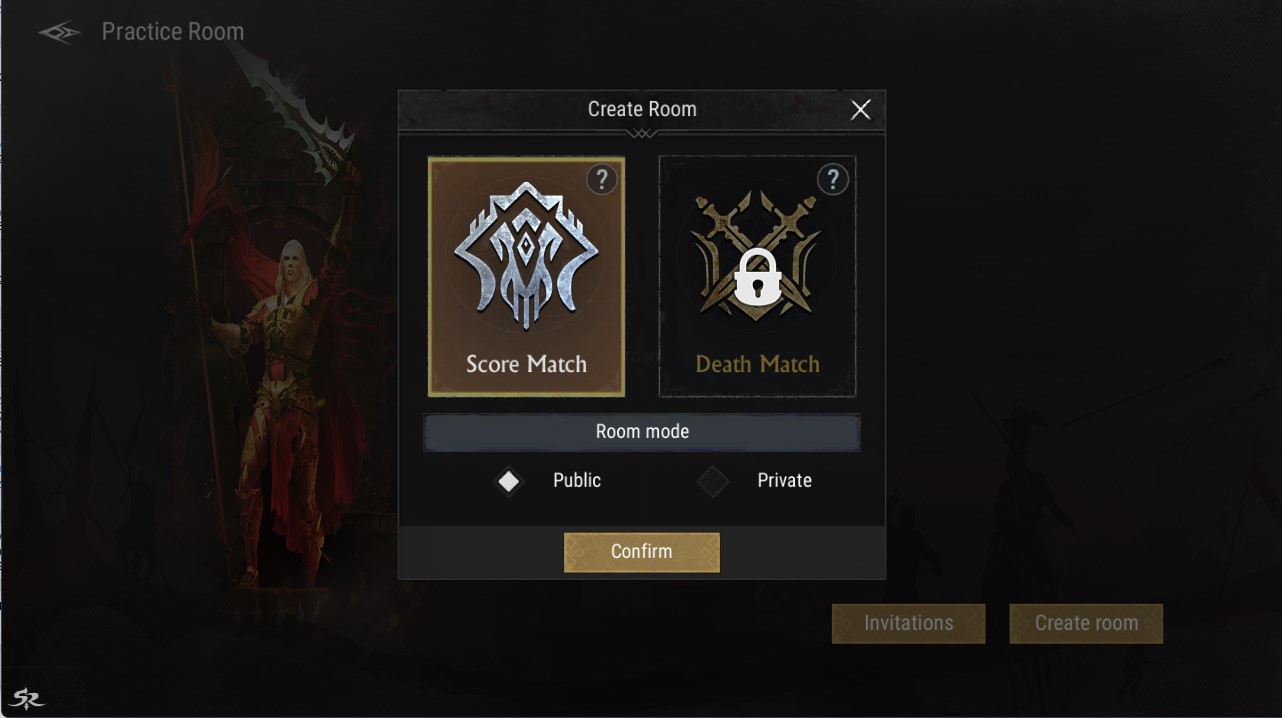Show help for Score Match
This screenshot has width=1282, height=718.
[x=601, y=180]
